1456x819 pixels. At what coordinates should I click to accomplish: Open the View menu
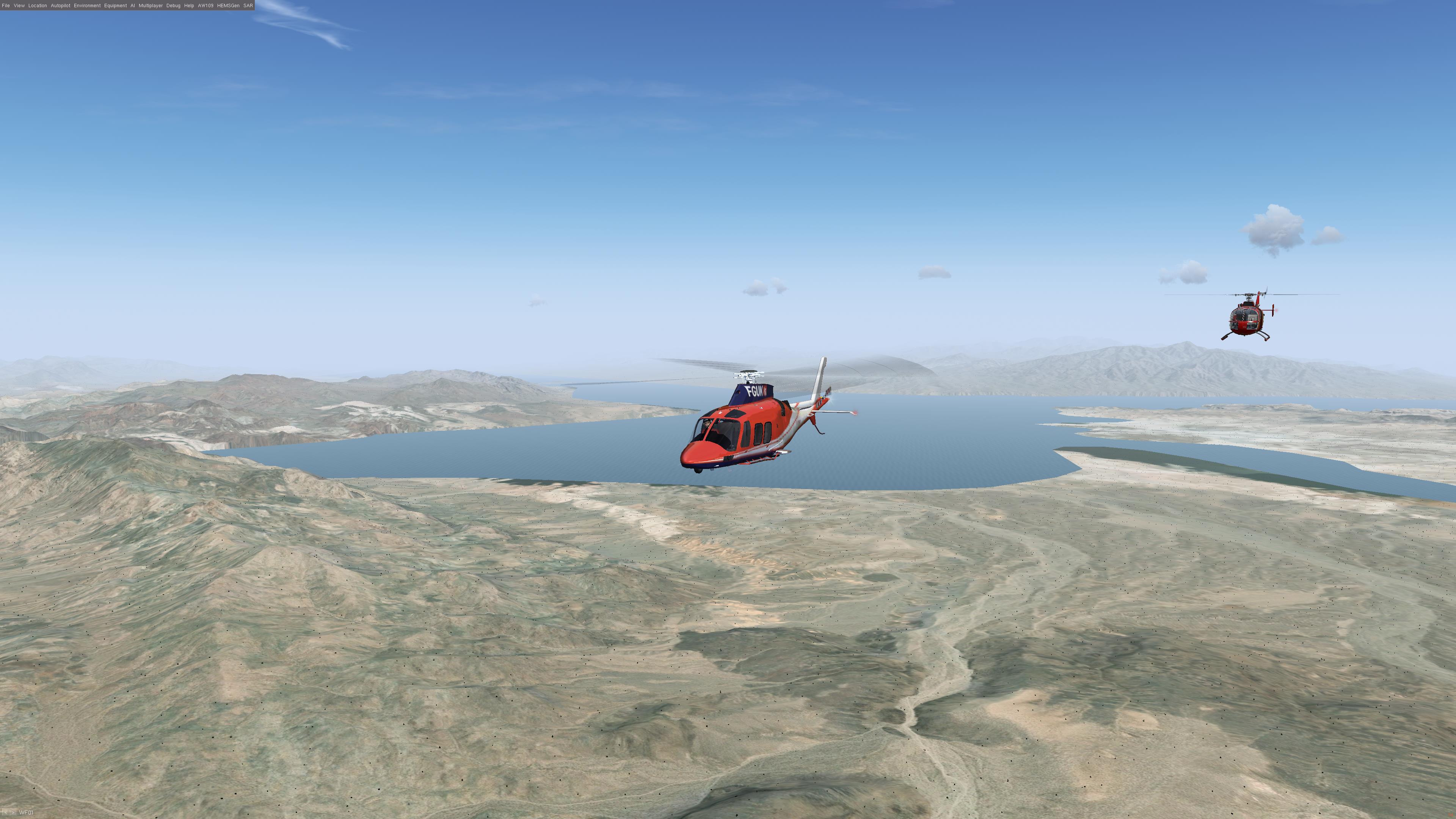[19, 6]
